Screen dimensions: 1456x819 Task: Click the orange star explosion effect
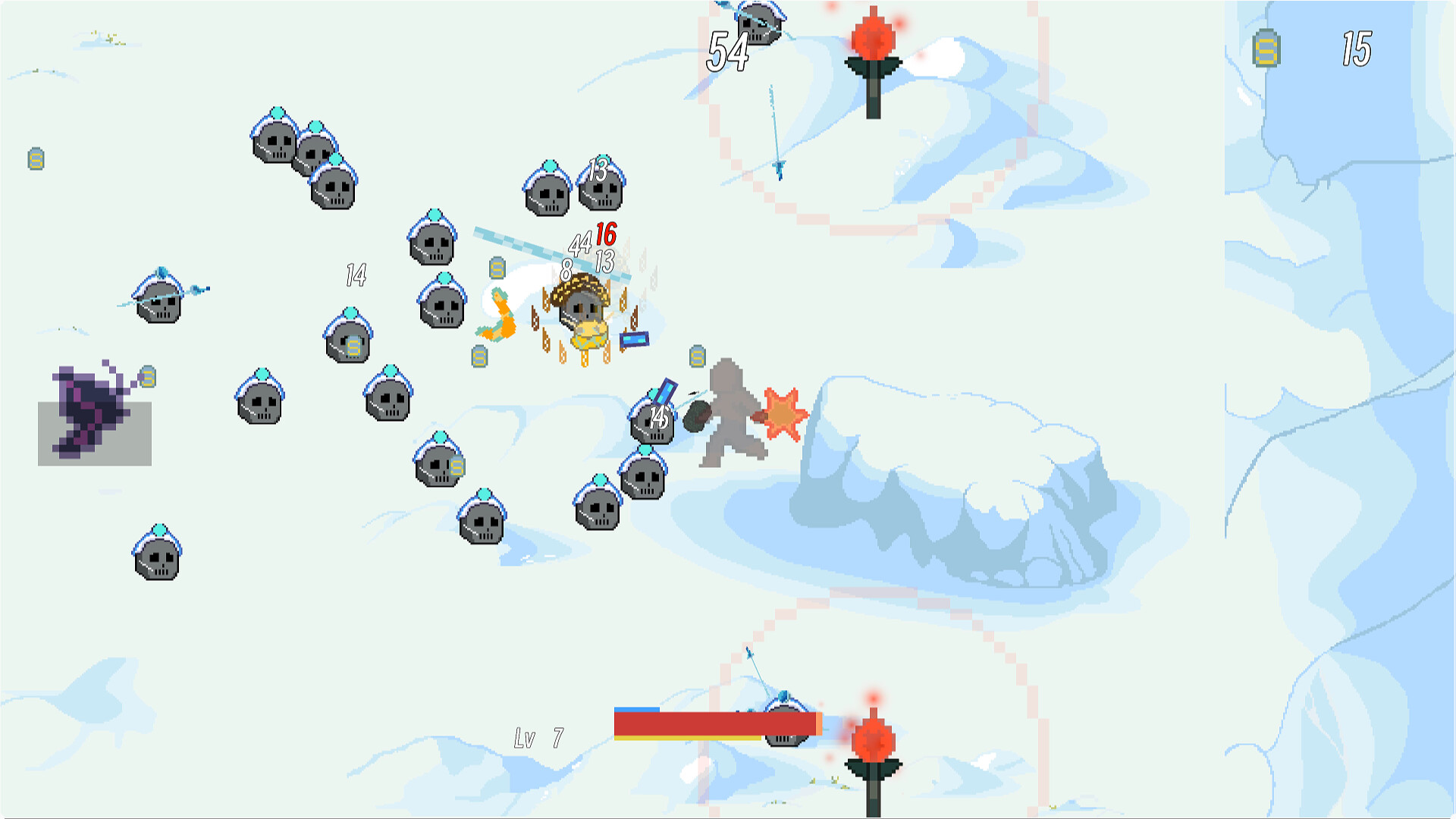781,413
